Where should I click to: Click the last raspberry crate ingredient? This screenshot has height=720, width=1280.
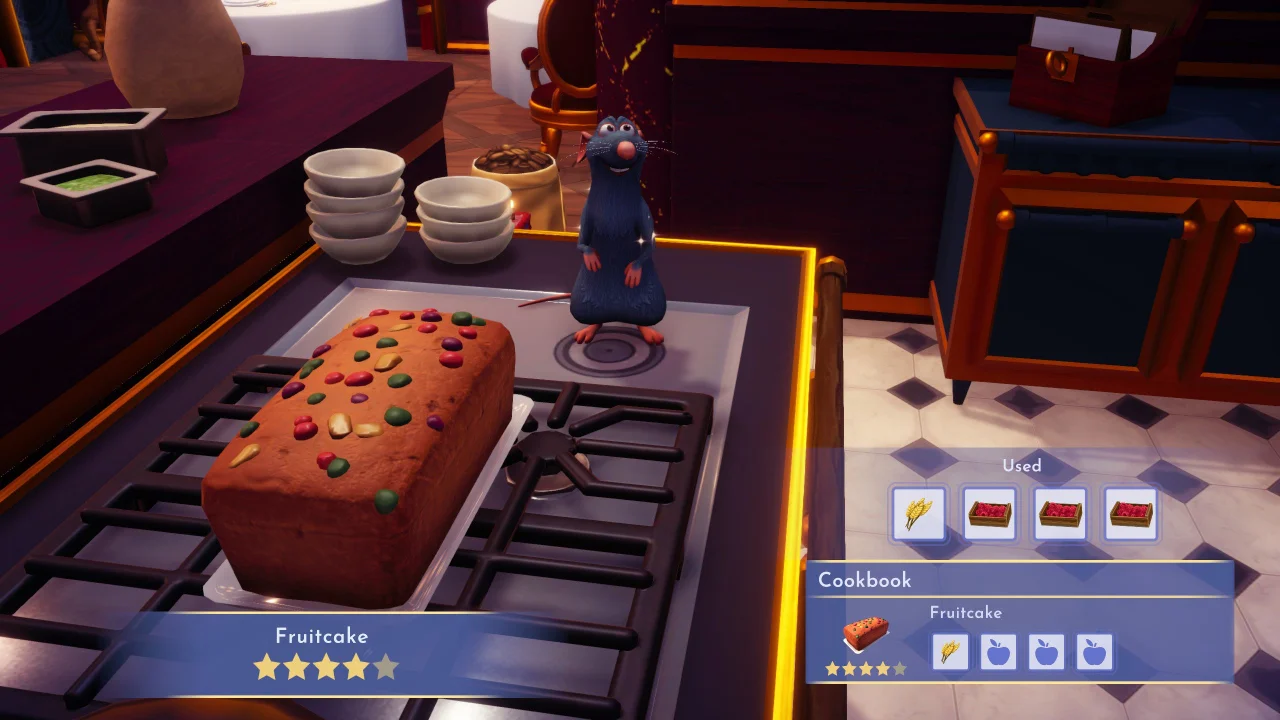click(x=1131, y=512)
